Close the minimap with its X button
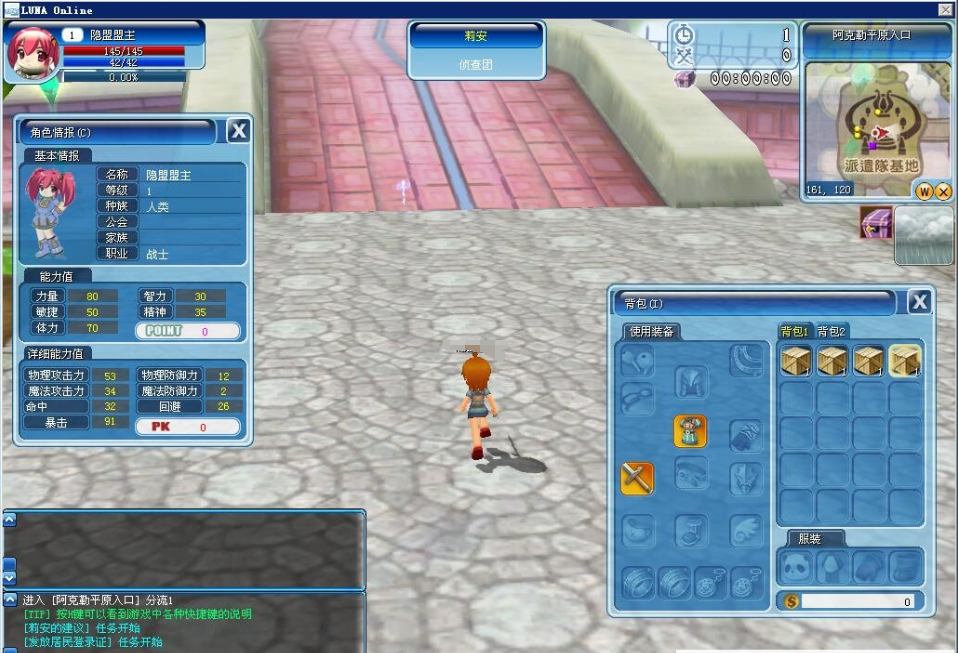Image resolution: width=958 pixels, height=653 pixels. 943,191
